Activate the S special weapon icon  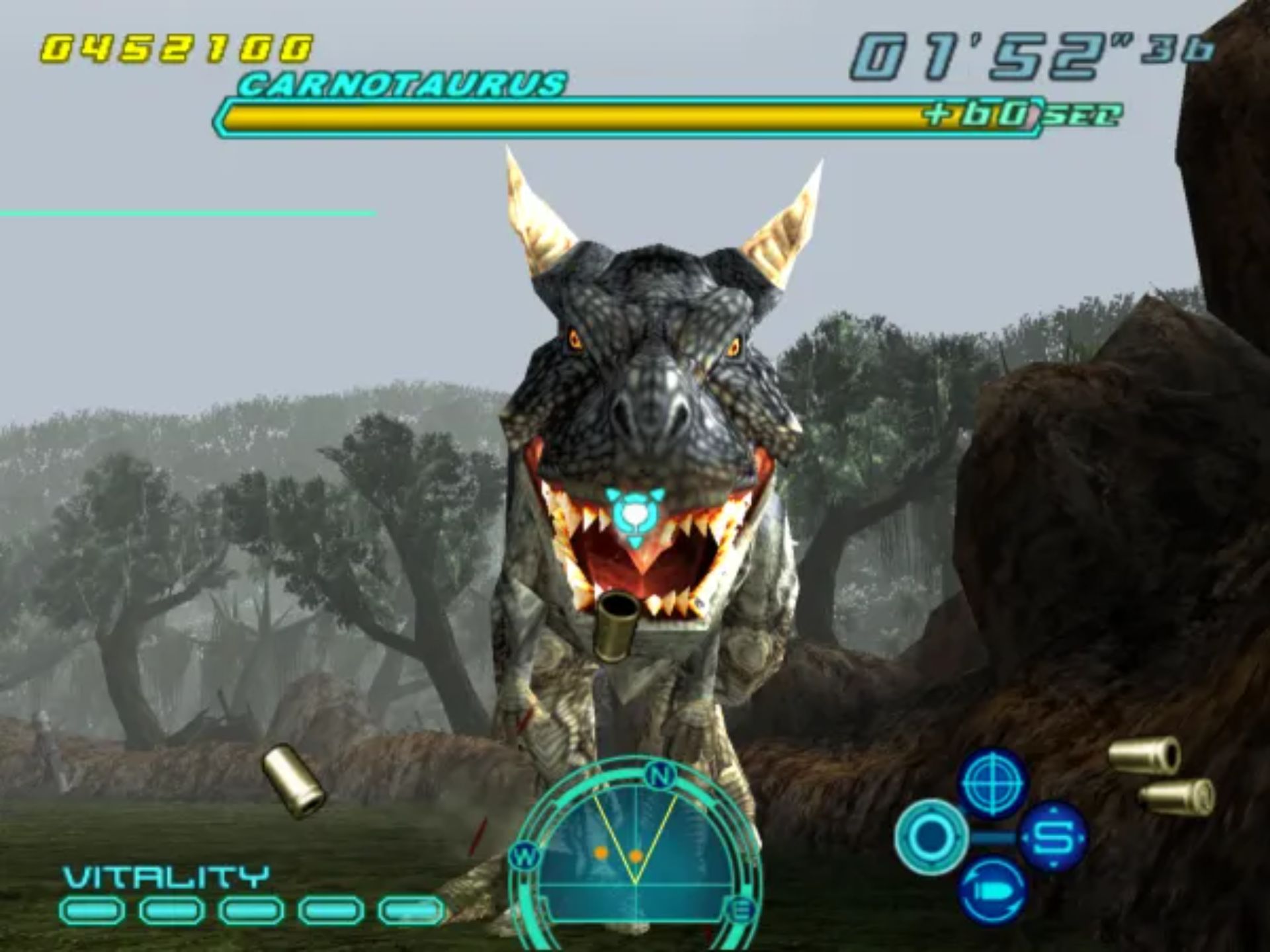[1053, 837]
